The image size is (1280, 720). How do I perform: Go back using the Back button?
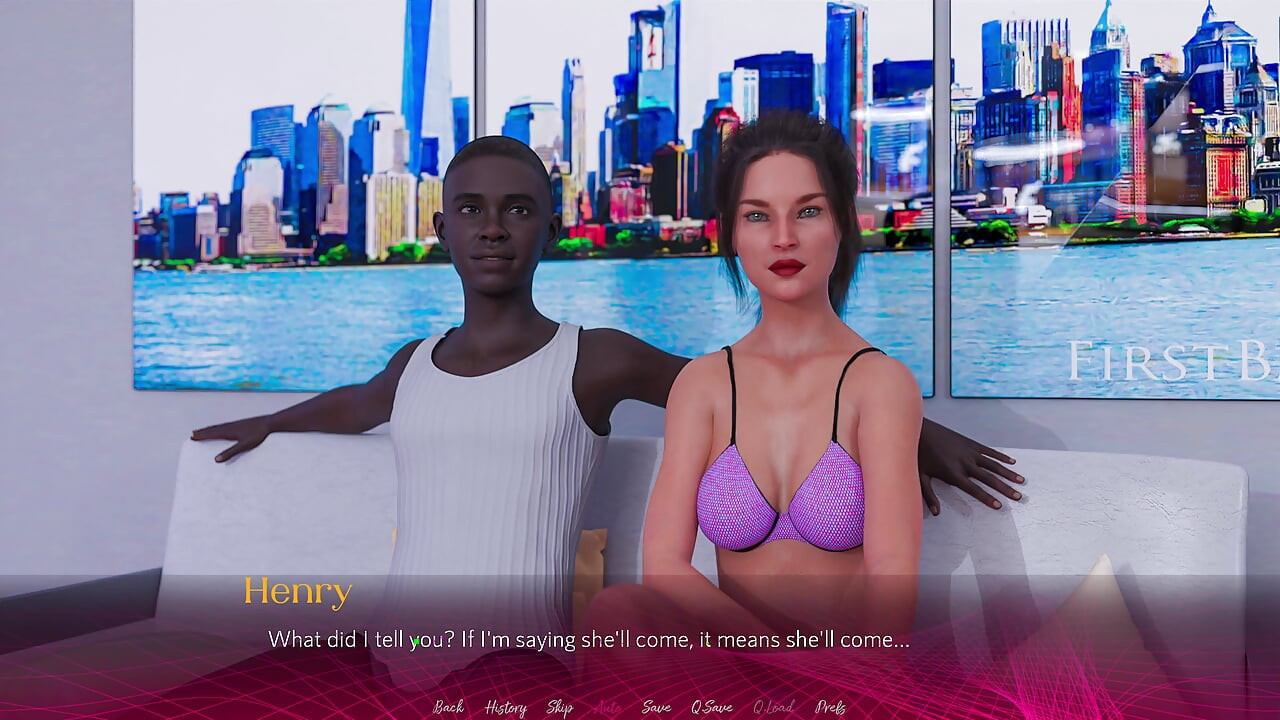click(448, 707)
